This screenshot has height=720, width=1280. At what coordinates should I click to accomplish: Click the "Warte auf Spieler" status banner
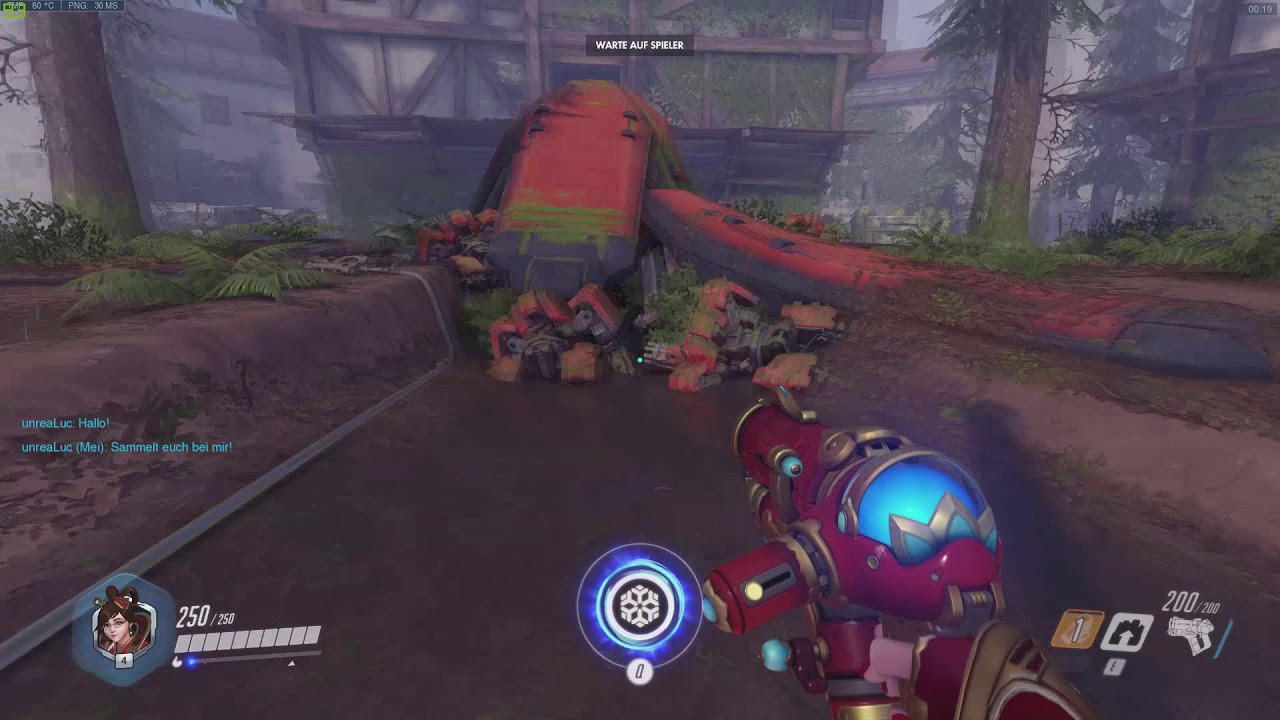tap(639, 45)
